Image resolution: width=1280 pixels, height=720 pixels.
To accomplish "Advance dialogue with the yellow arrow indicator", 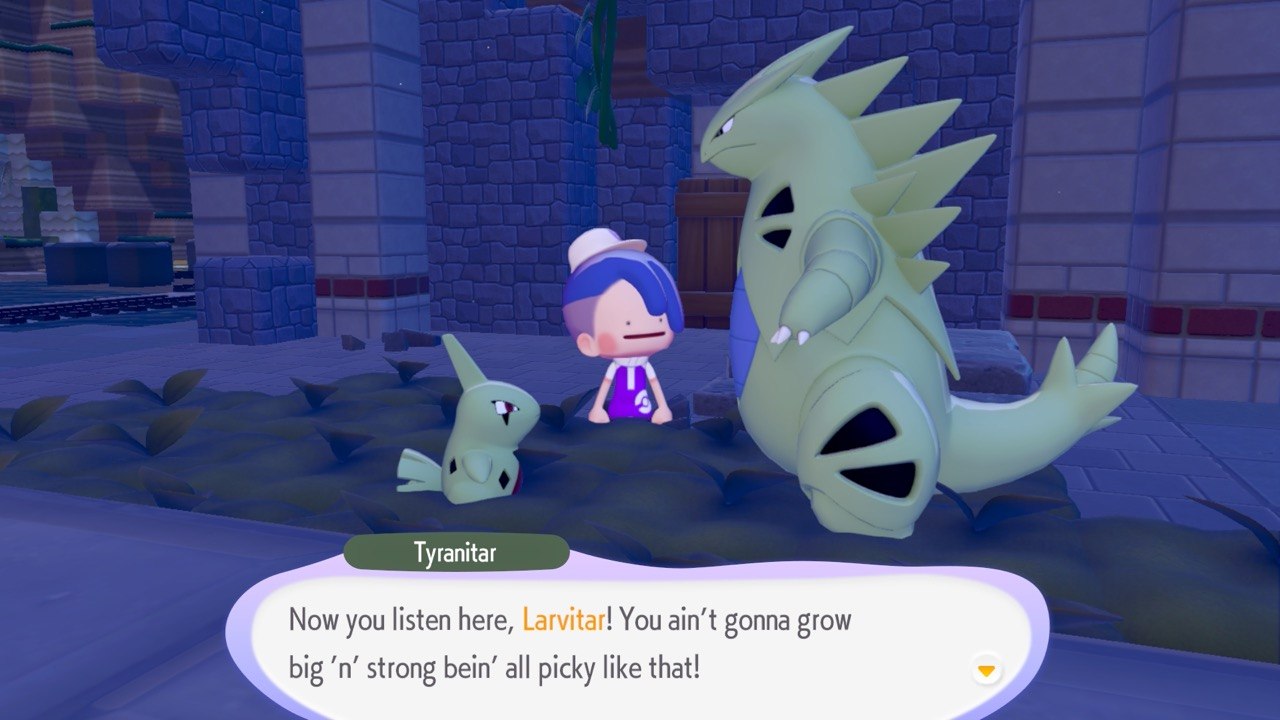I will (987, 670).
